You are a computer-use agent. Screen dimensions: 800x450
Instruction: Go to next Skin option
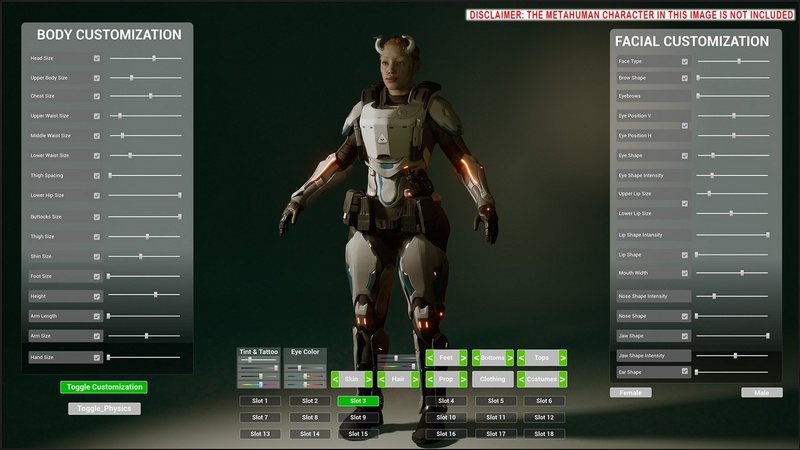(x=368, y=379)
